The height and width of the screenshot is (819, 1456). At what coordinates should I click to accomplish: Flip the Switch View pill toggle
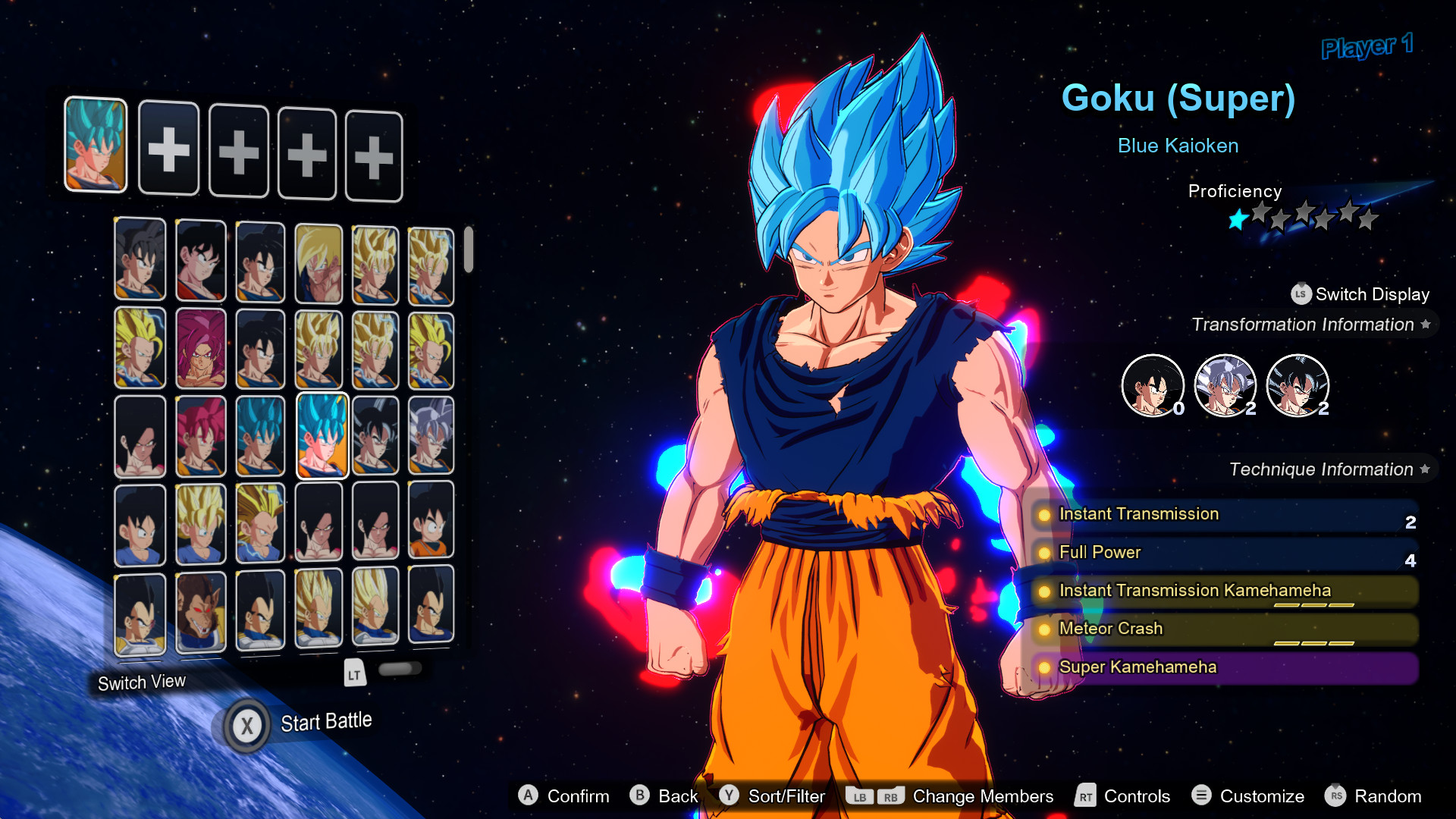399,668
